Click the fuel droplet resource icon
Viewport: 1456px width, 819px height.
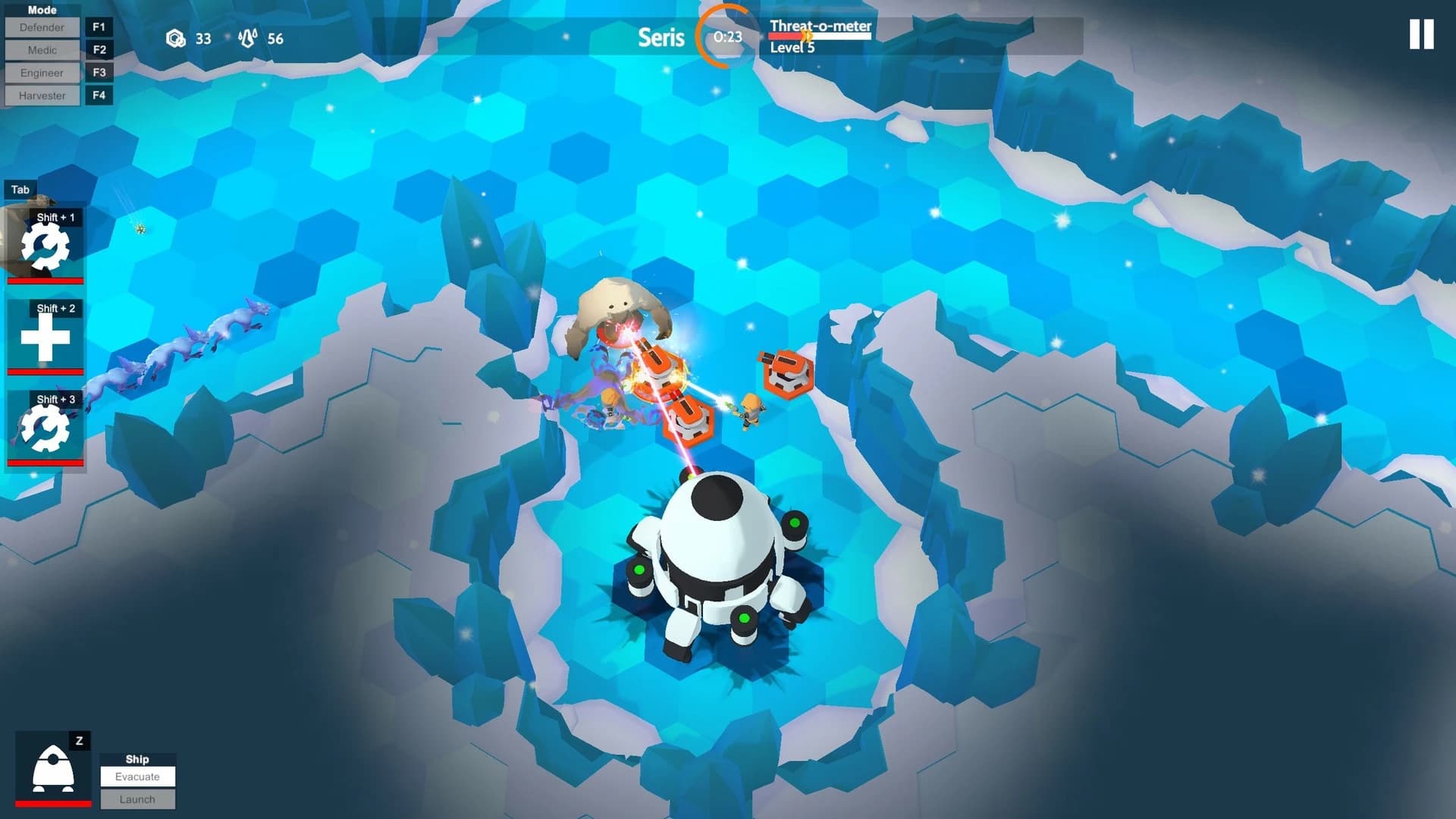[x=248, y=38]
